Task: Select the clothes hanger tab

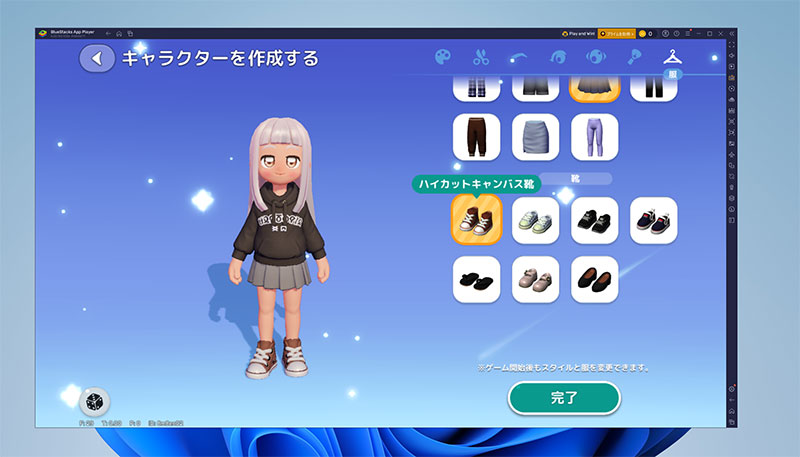Action: 671,57
